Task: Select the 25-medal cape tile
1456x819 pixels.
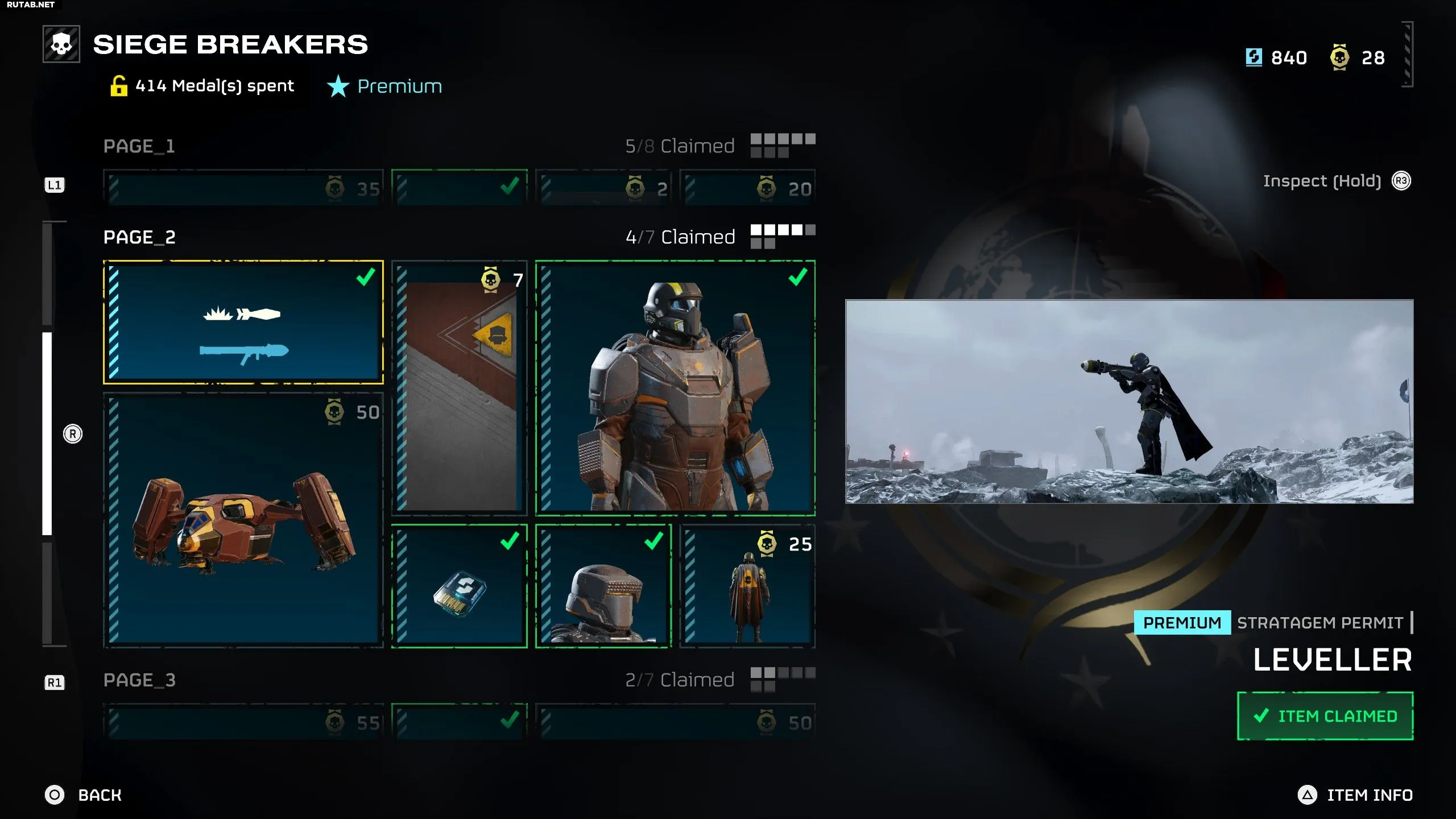Action: coord(747,586)
